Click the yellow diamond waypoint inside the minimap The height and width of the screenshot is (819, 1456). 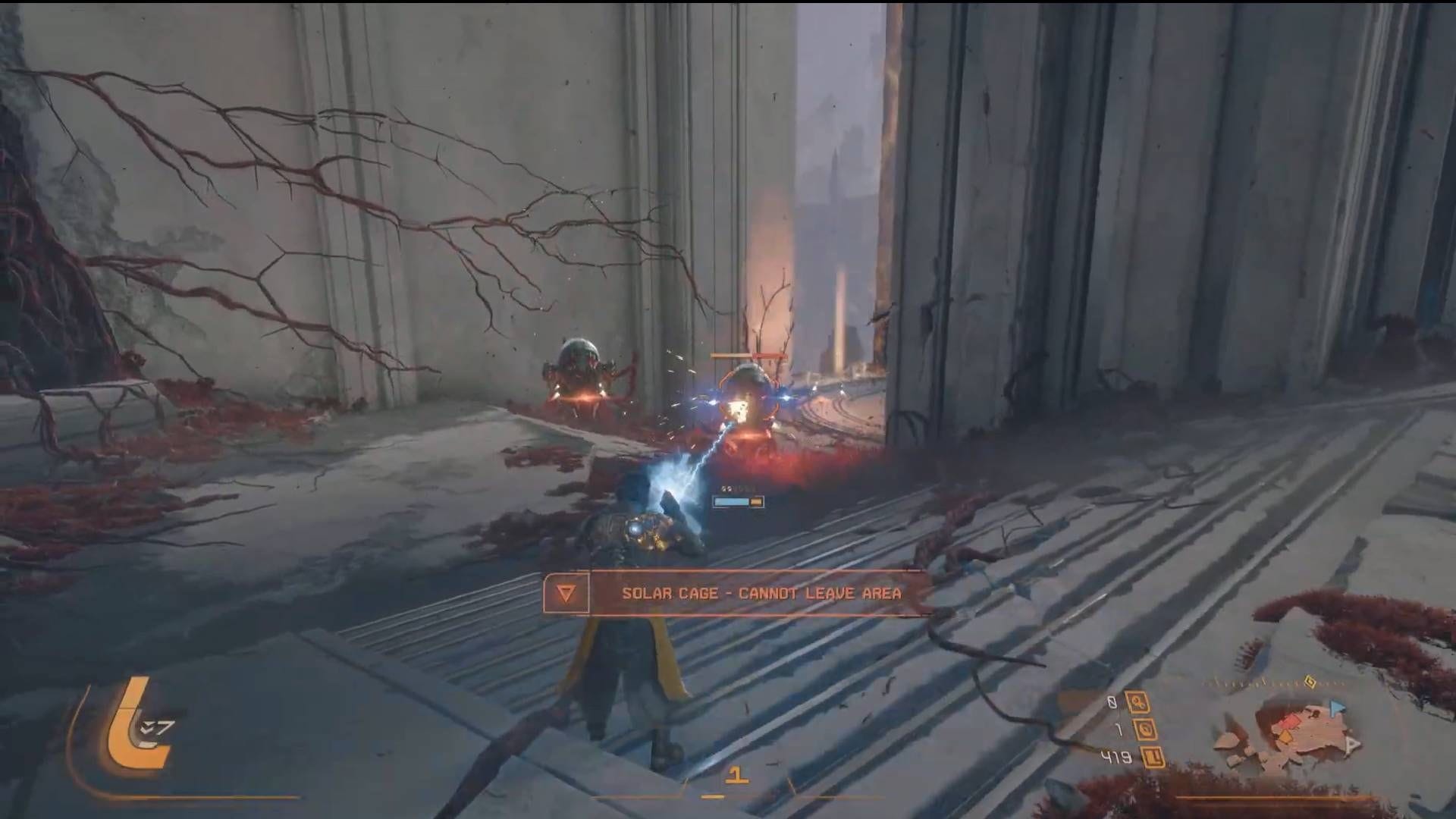click(1285, 736)
